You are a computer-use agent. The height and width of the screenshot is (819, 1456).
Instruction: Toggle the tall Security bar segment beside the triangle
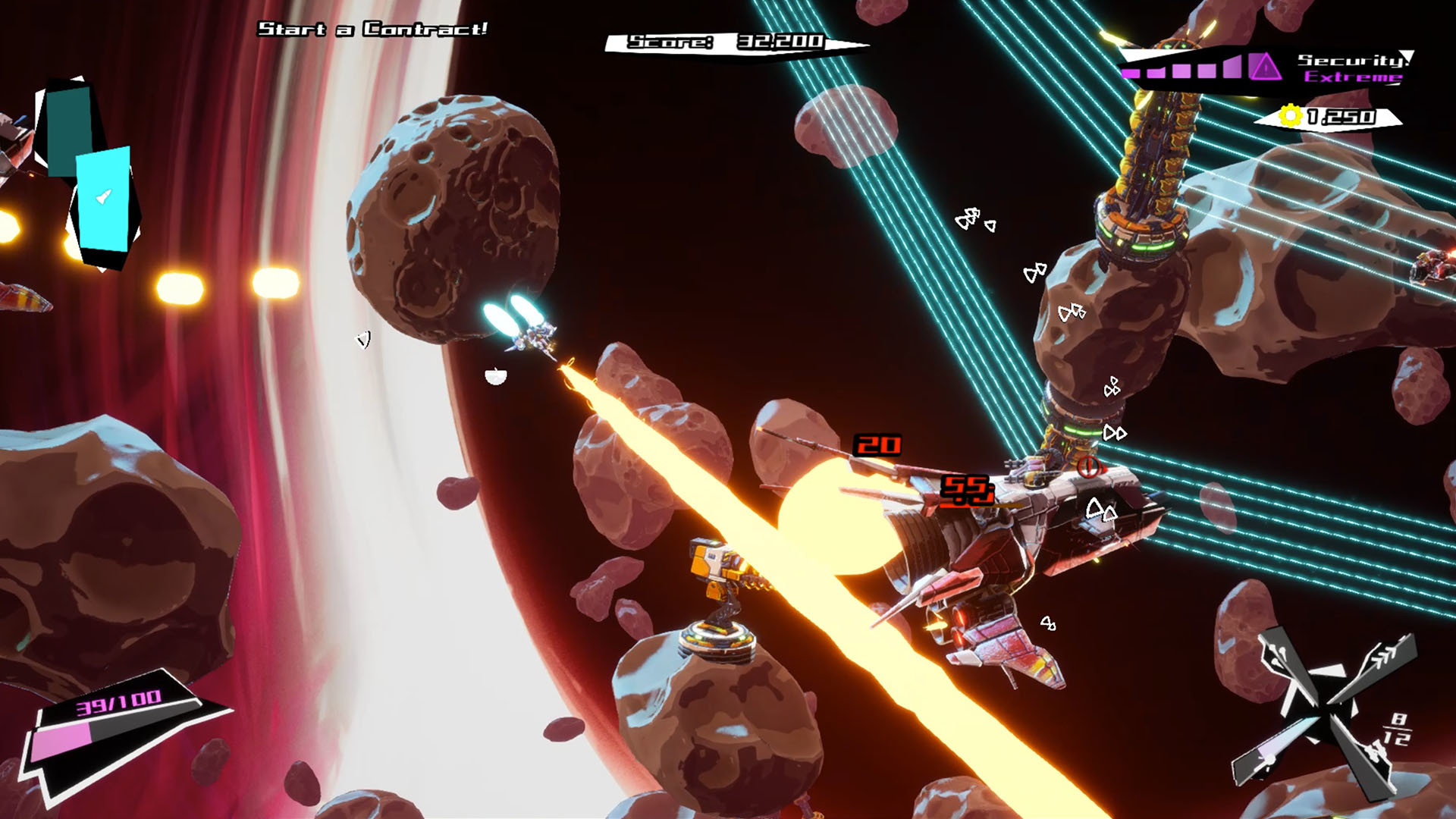coord(1232,68)
